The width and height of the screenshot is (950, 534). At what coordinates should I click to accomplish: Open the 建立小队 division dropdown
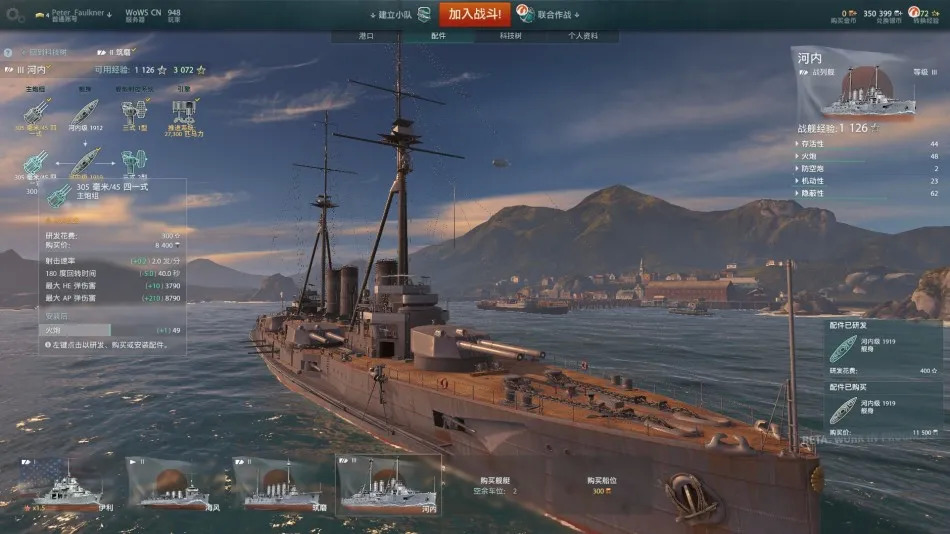(391, 15)
